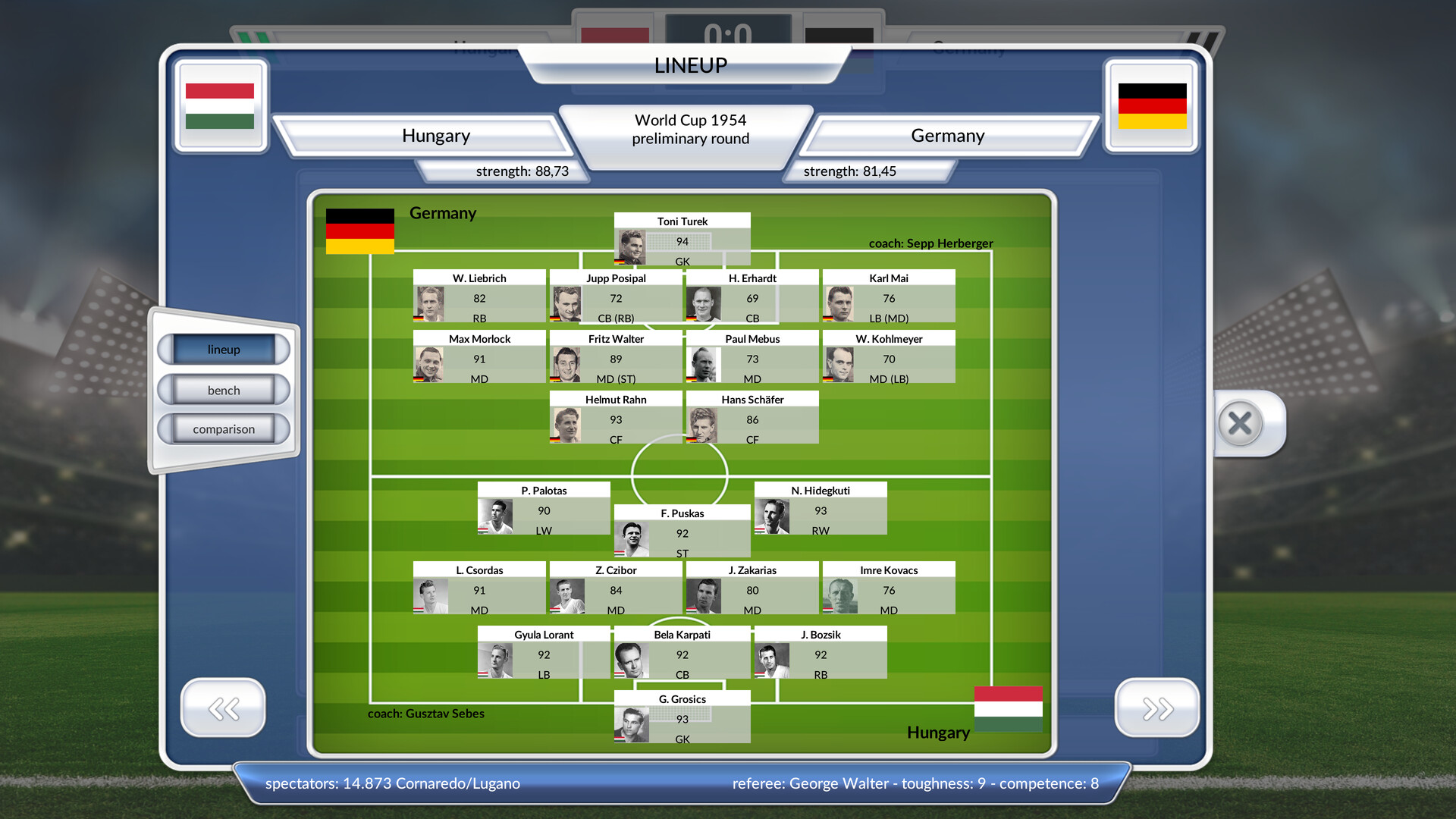
Task: Select Helmut Rahn's player card
Action: 615,419
